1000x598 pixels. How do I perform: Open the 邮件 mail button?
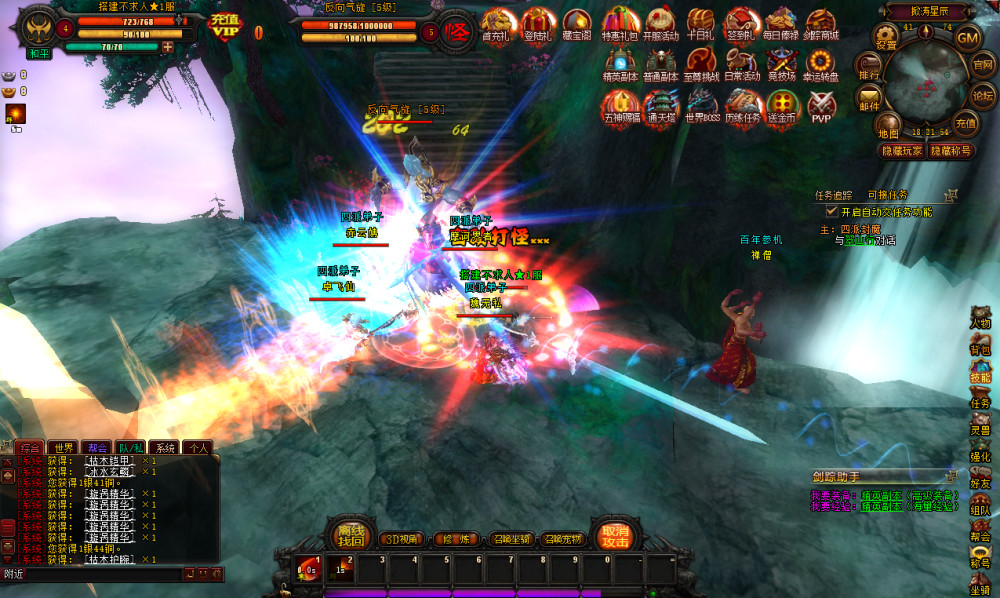(x=868, y=100)
